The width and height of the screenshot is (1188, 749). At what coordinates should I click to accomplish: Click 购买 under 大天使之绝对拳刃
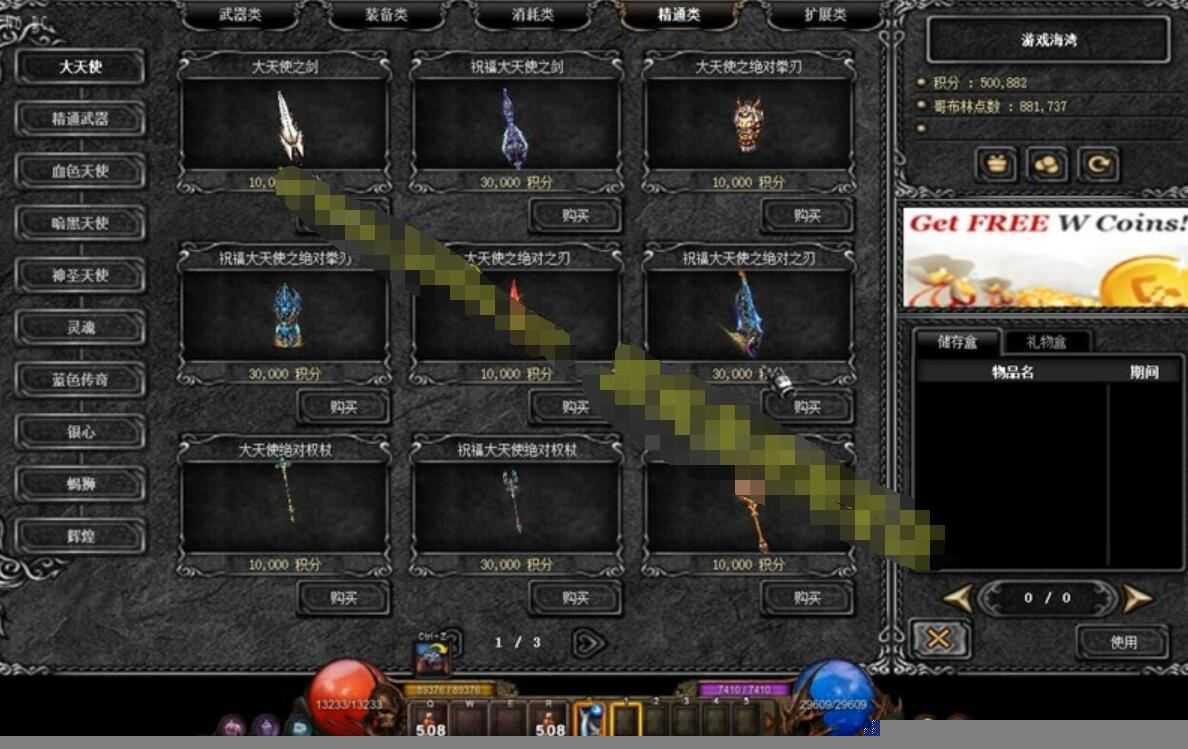[x=806, y=215]
